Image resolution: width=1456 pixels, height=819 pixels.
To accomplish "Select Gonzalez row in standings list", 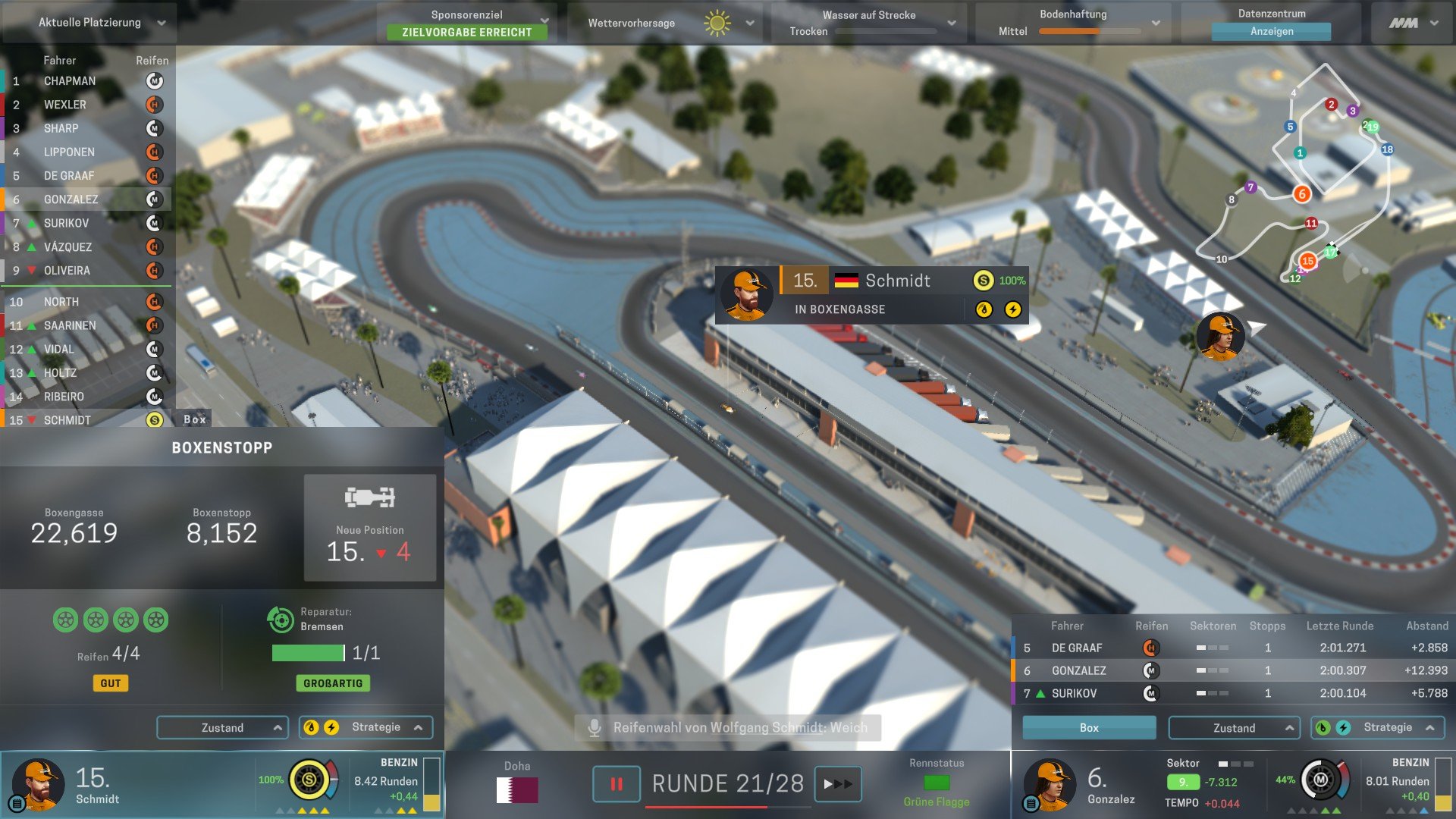I will (71, 199).
